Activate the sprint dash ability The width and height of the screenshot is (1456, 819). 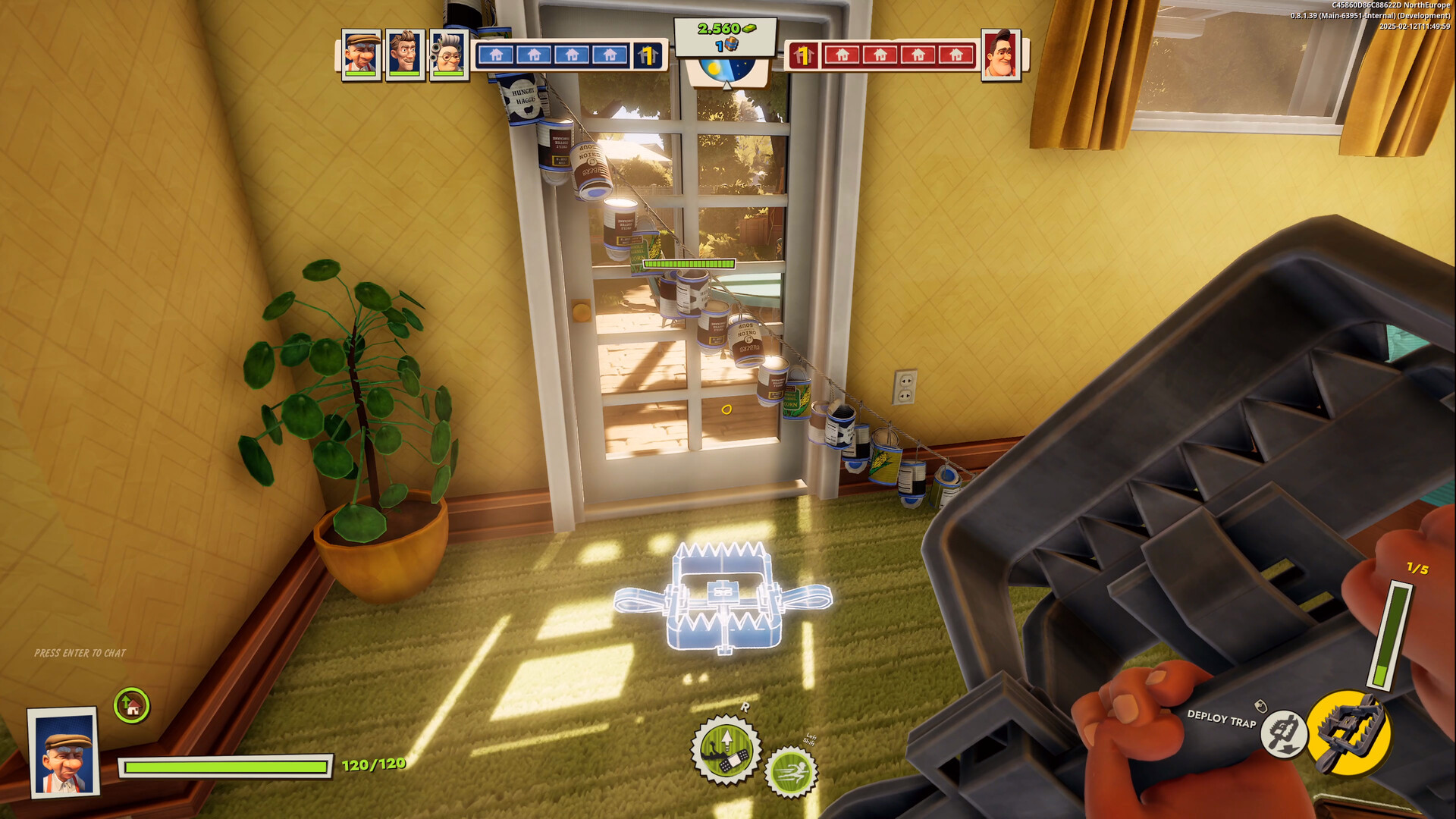(x=791, y=771)
